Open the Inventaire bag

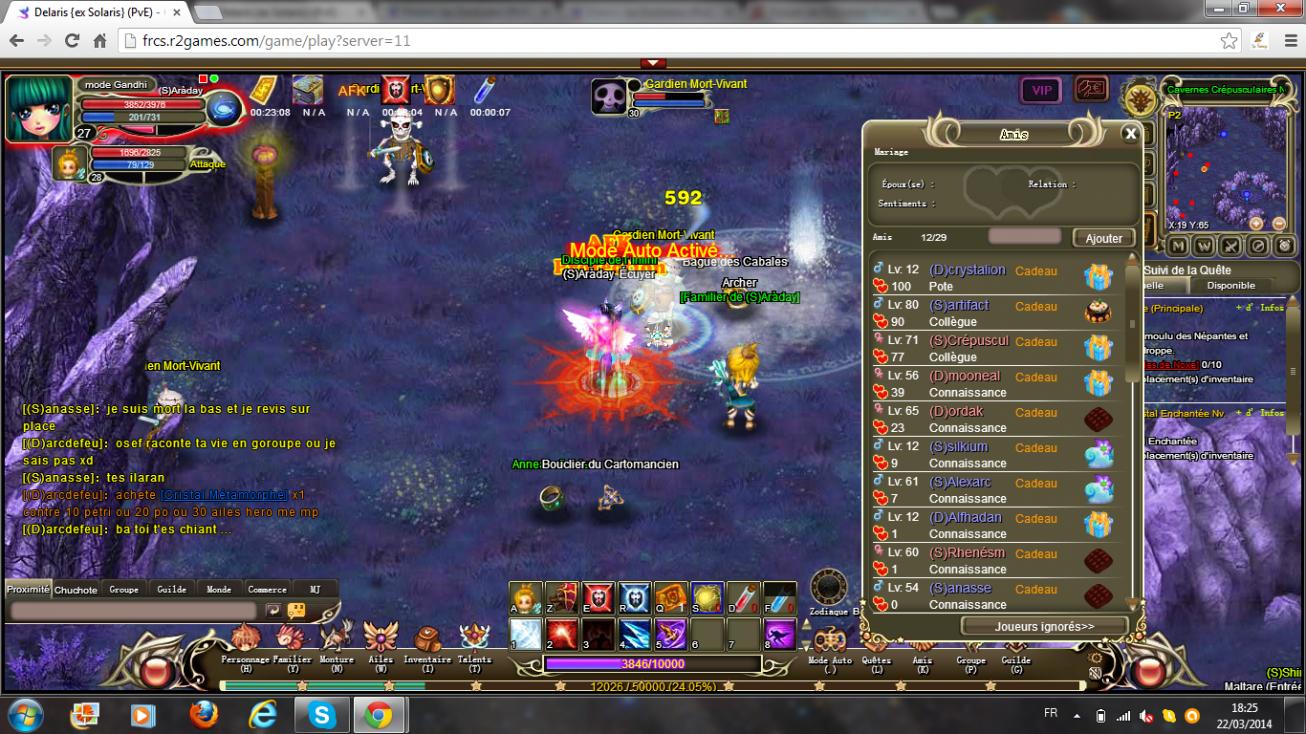427,641
